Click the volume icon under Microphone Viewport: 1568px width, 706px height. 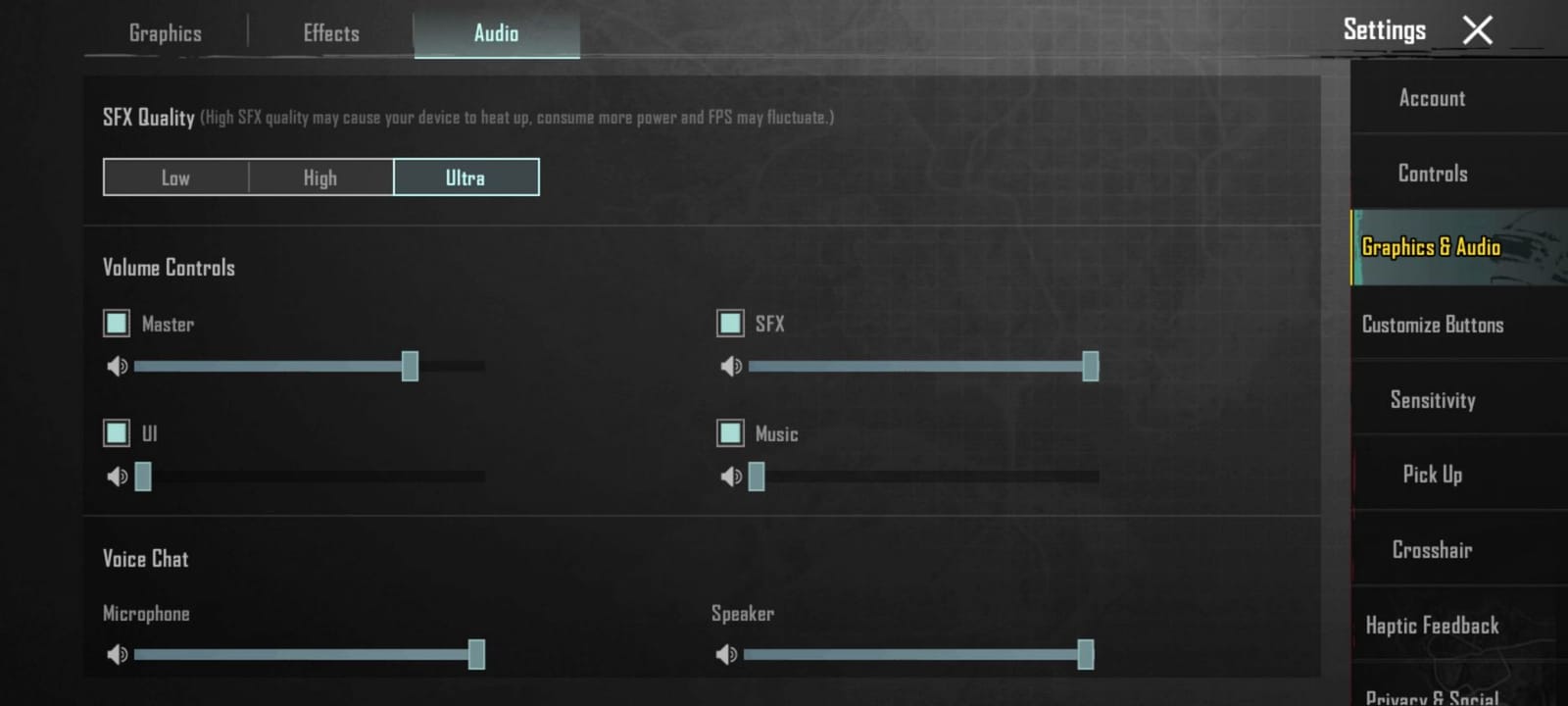point(118,654)
